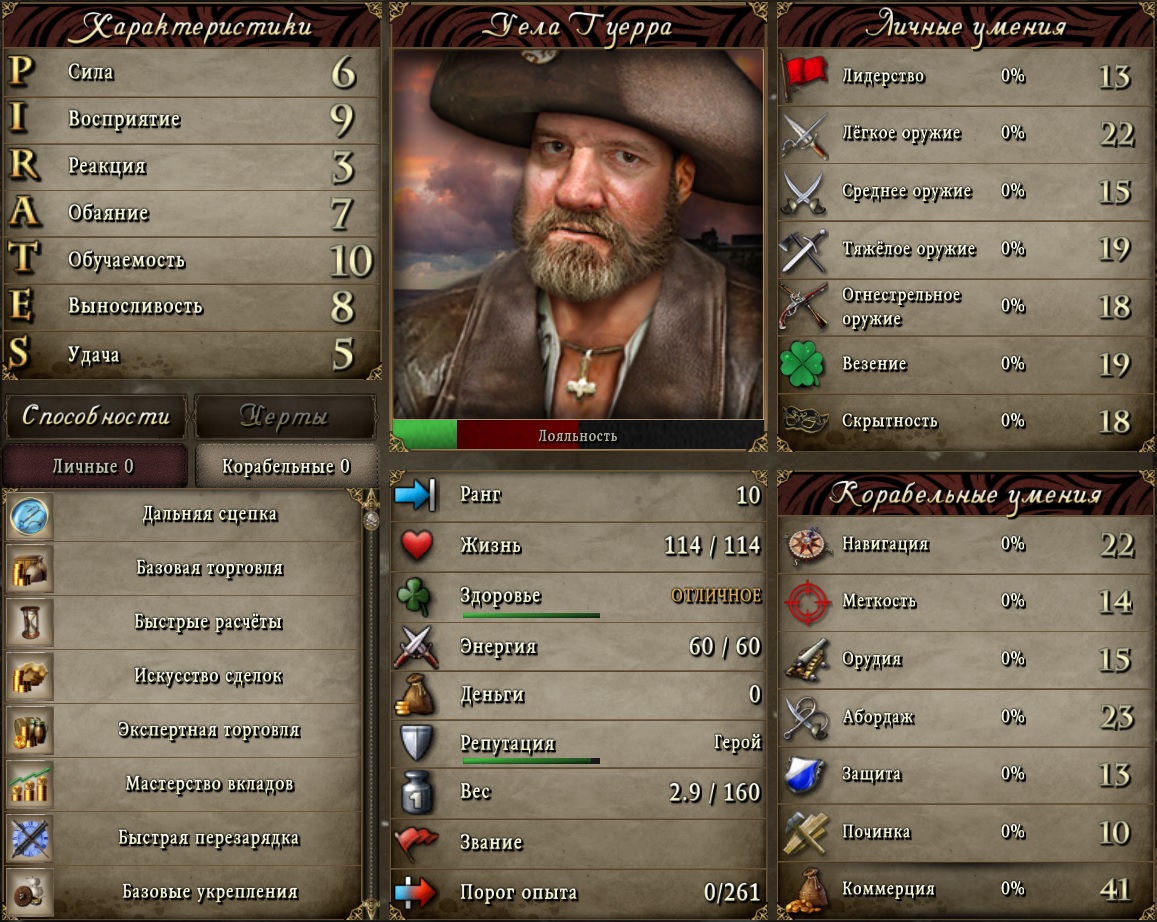
Task: Click the Обучаемость attribute row
Action: (x=192, y=260)
